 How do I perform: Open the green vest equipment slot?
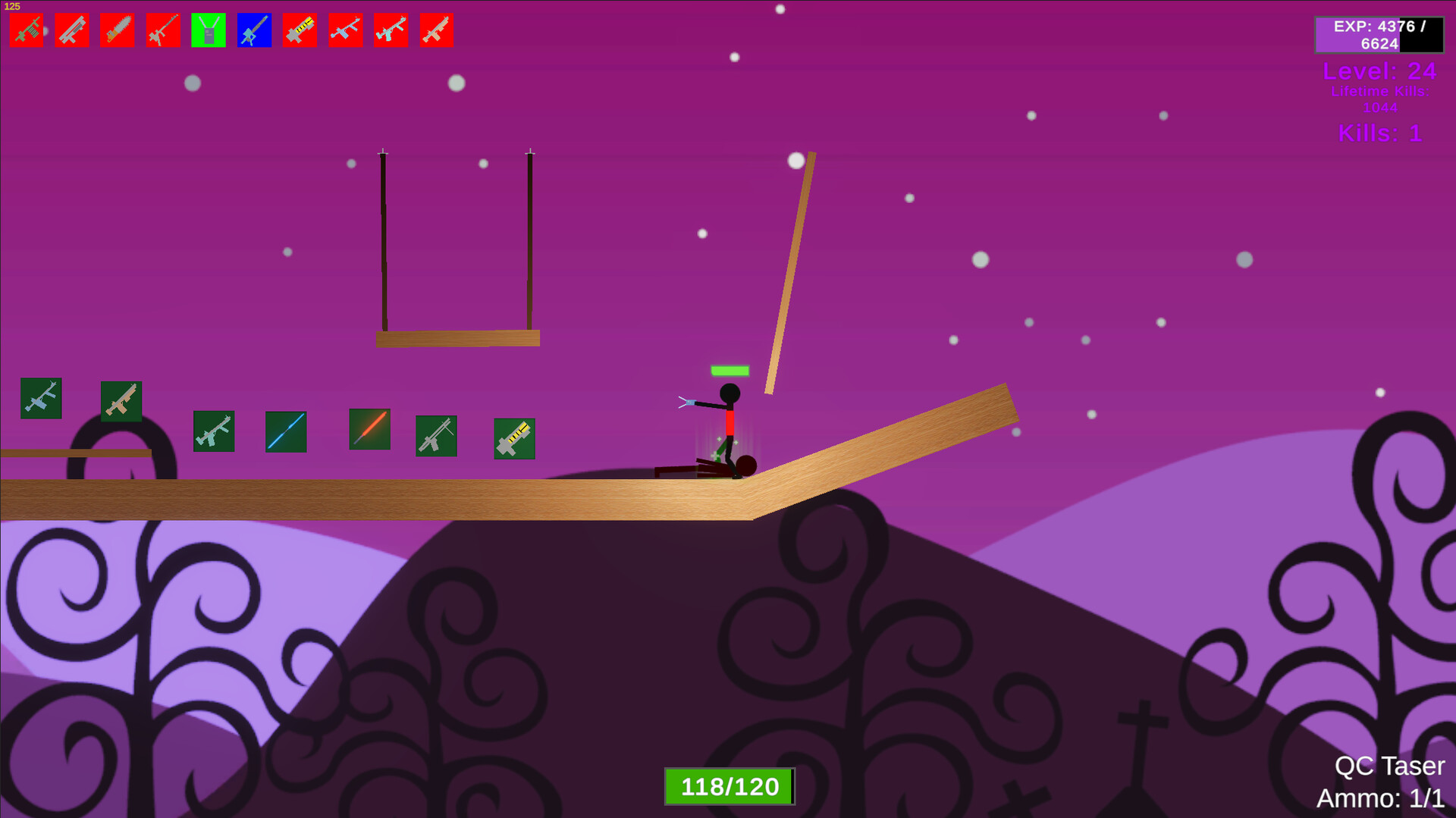coord(209,30)
